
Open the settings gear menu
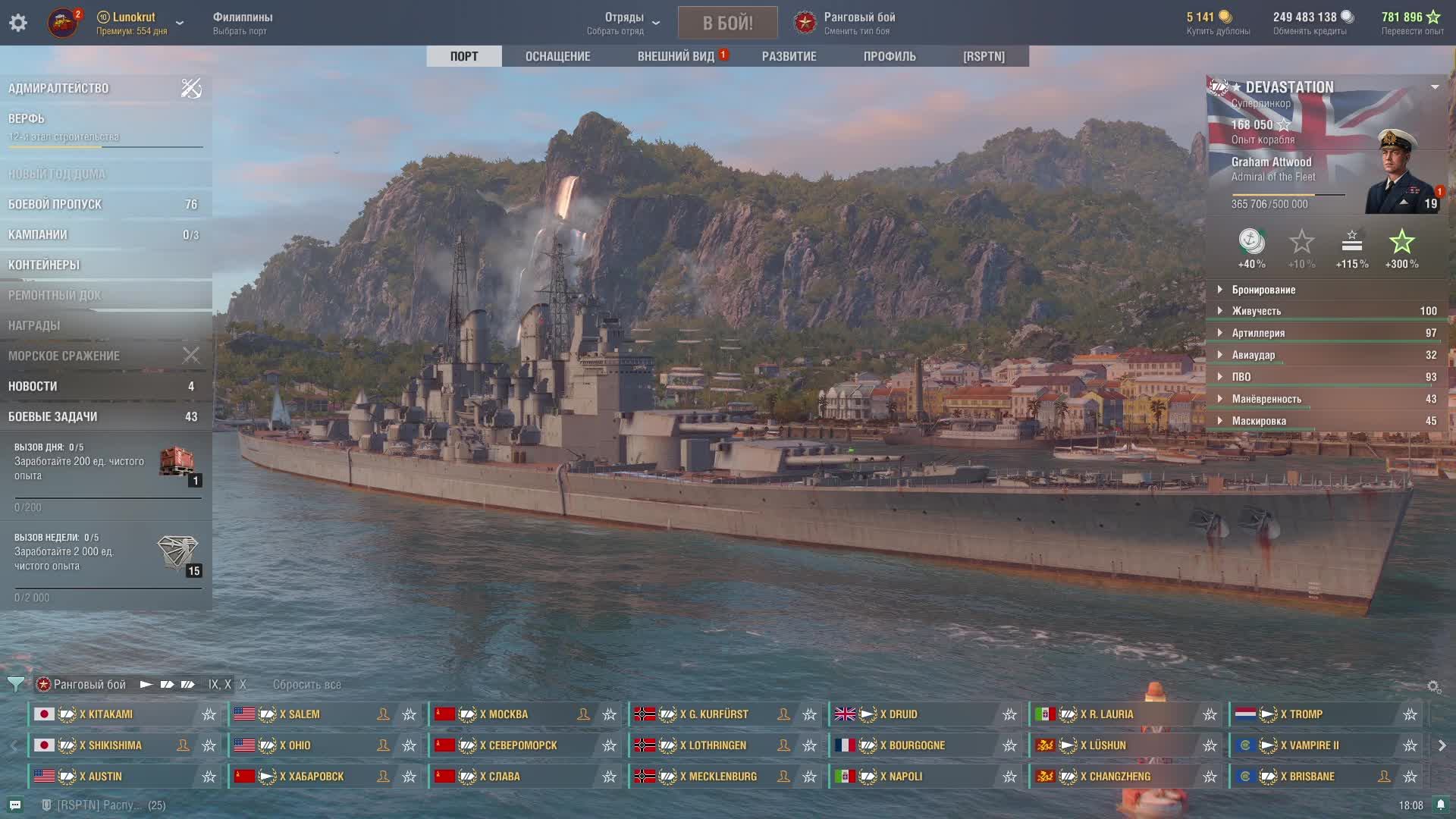coord(18,23)
